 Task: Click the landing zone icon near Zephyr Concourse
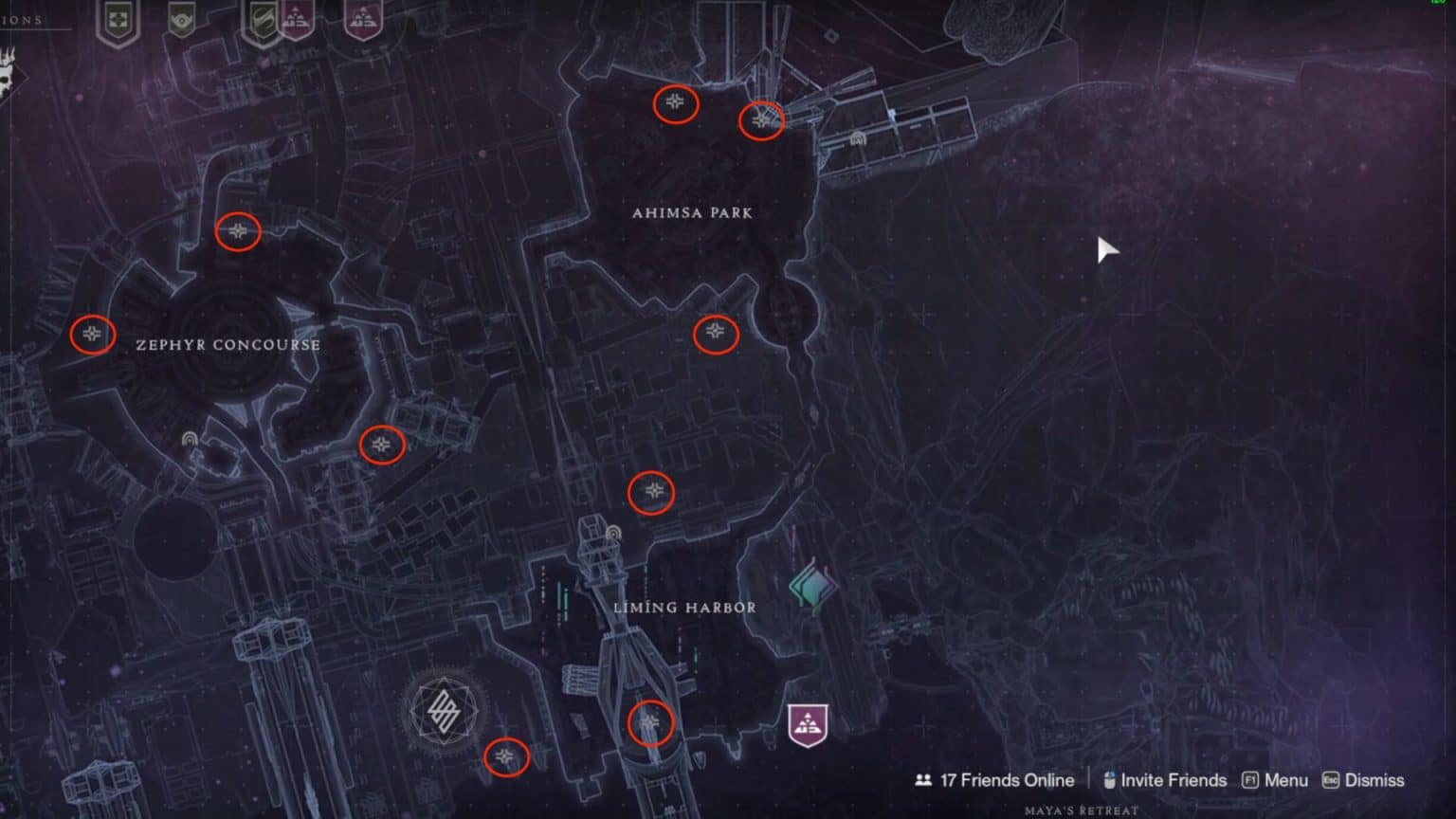[190, 438]
